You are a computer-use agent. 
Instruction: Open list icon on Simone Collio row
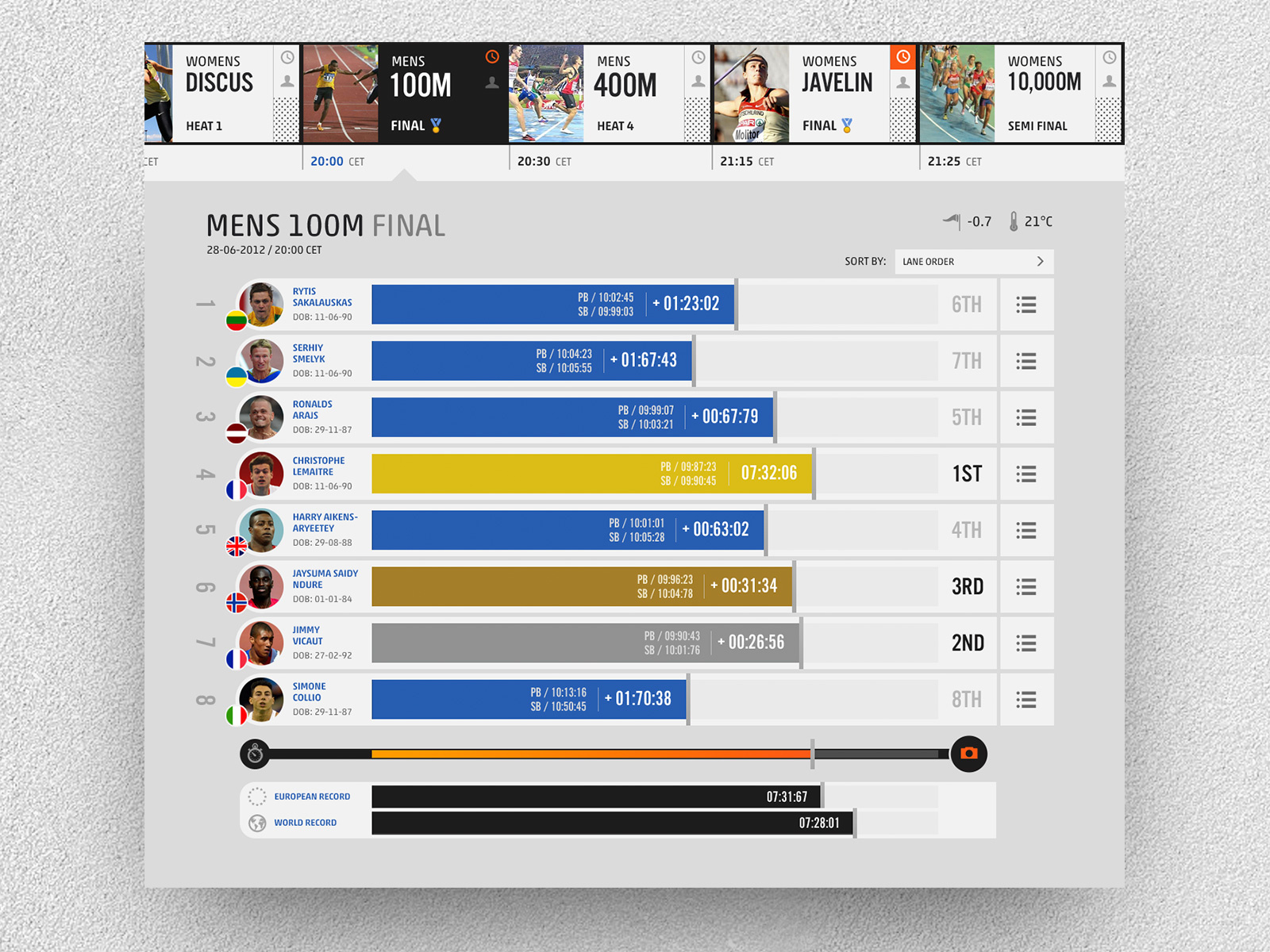point(1026,700)
